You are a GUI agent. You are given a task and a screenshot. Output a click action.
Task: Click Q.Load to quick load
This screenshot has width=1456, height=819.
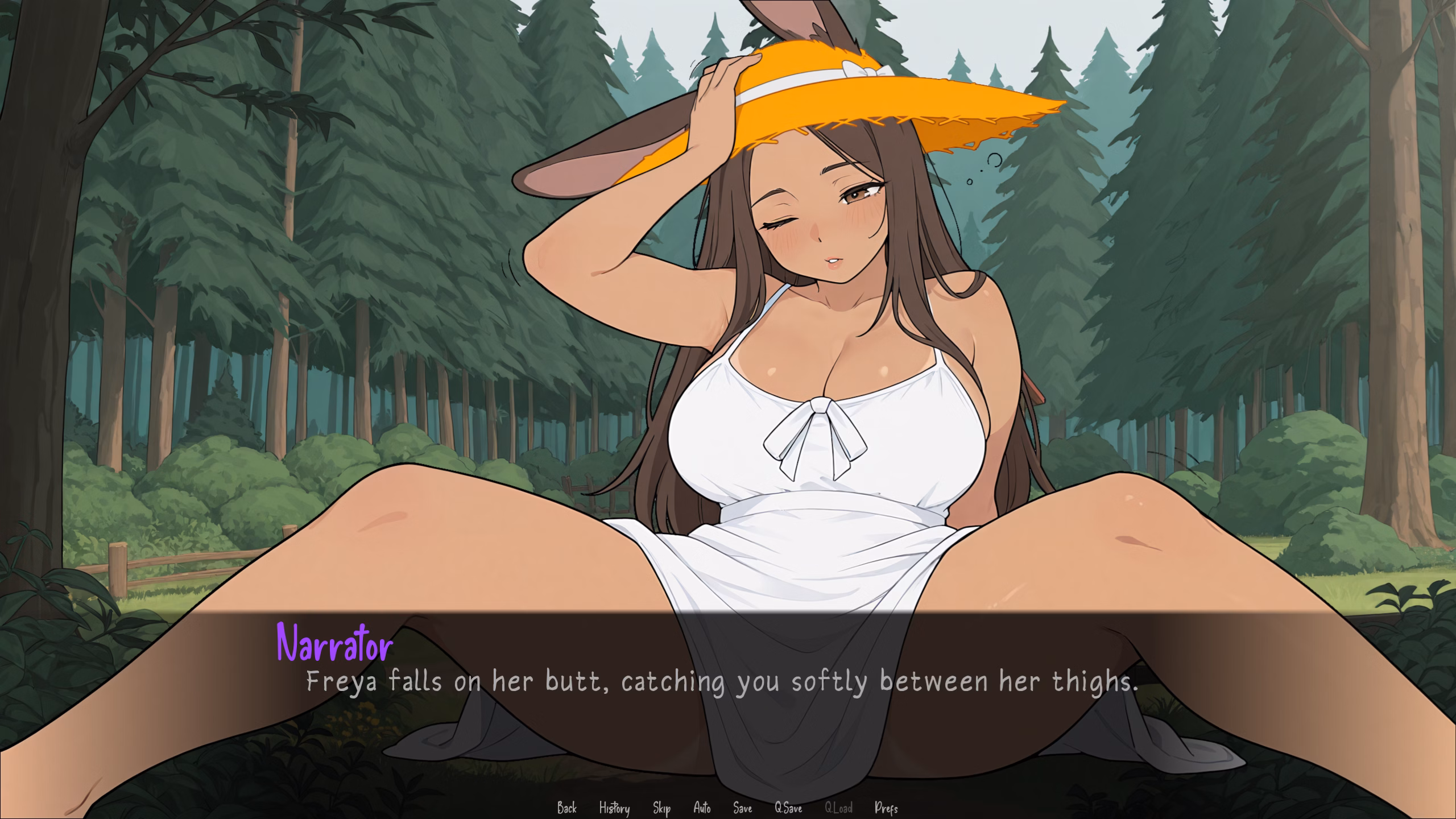[838, 808]
